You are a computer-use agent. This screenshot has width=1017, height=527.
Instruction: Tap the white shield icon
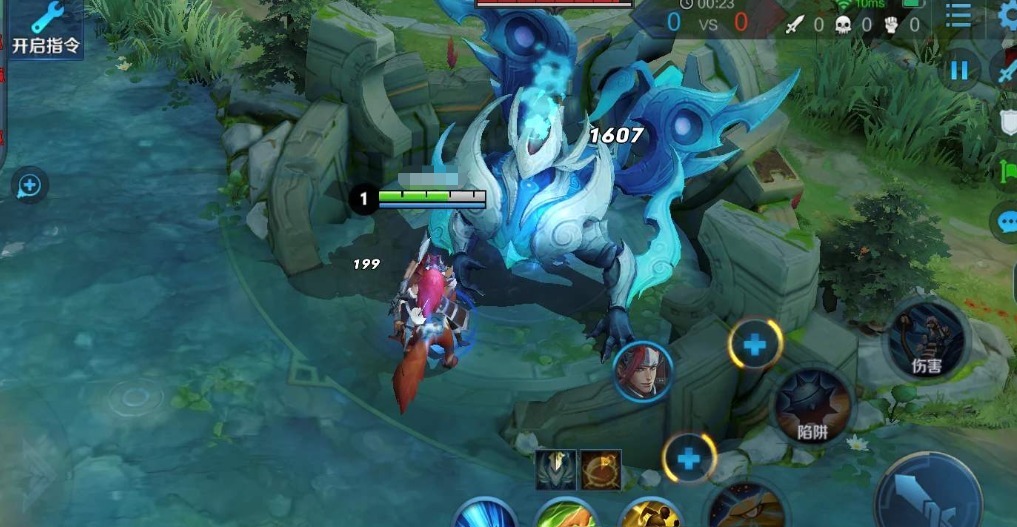pos(1006,122)
